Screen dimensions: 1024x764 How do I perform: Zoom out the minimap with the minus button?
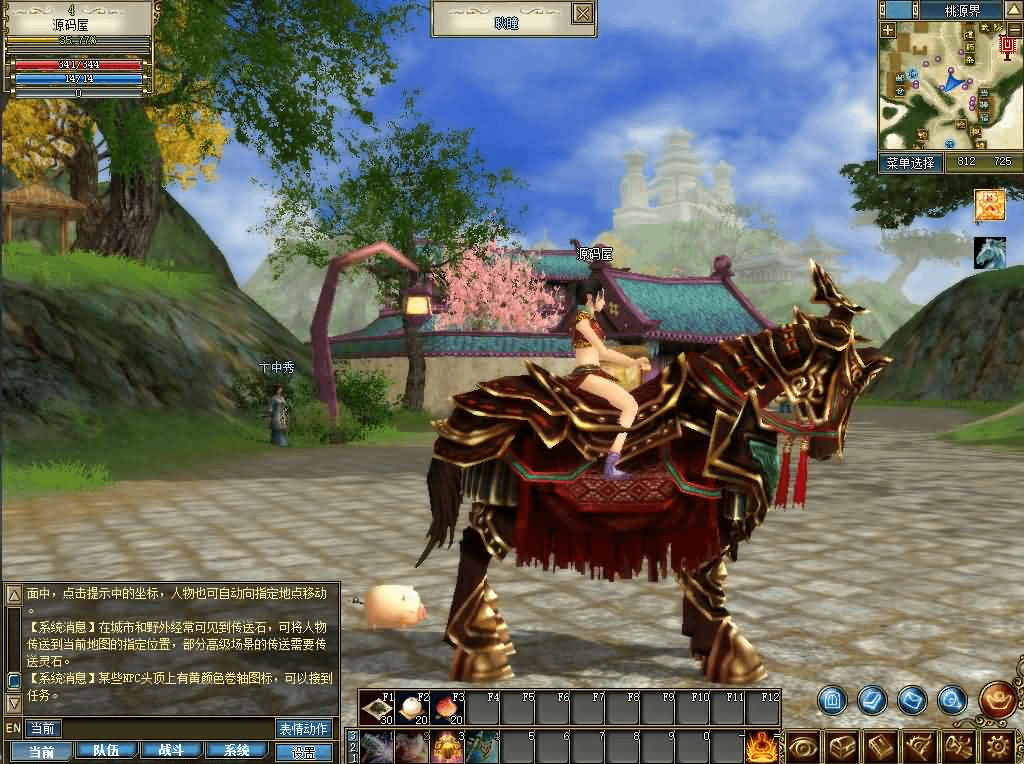point(1014,30)
